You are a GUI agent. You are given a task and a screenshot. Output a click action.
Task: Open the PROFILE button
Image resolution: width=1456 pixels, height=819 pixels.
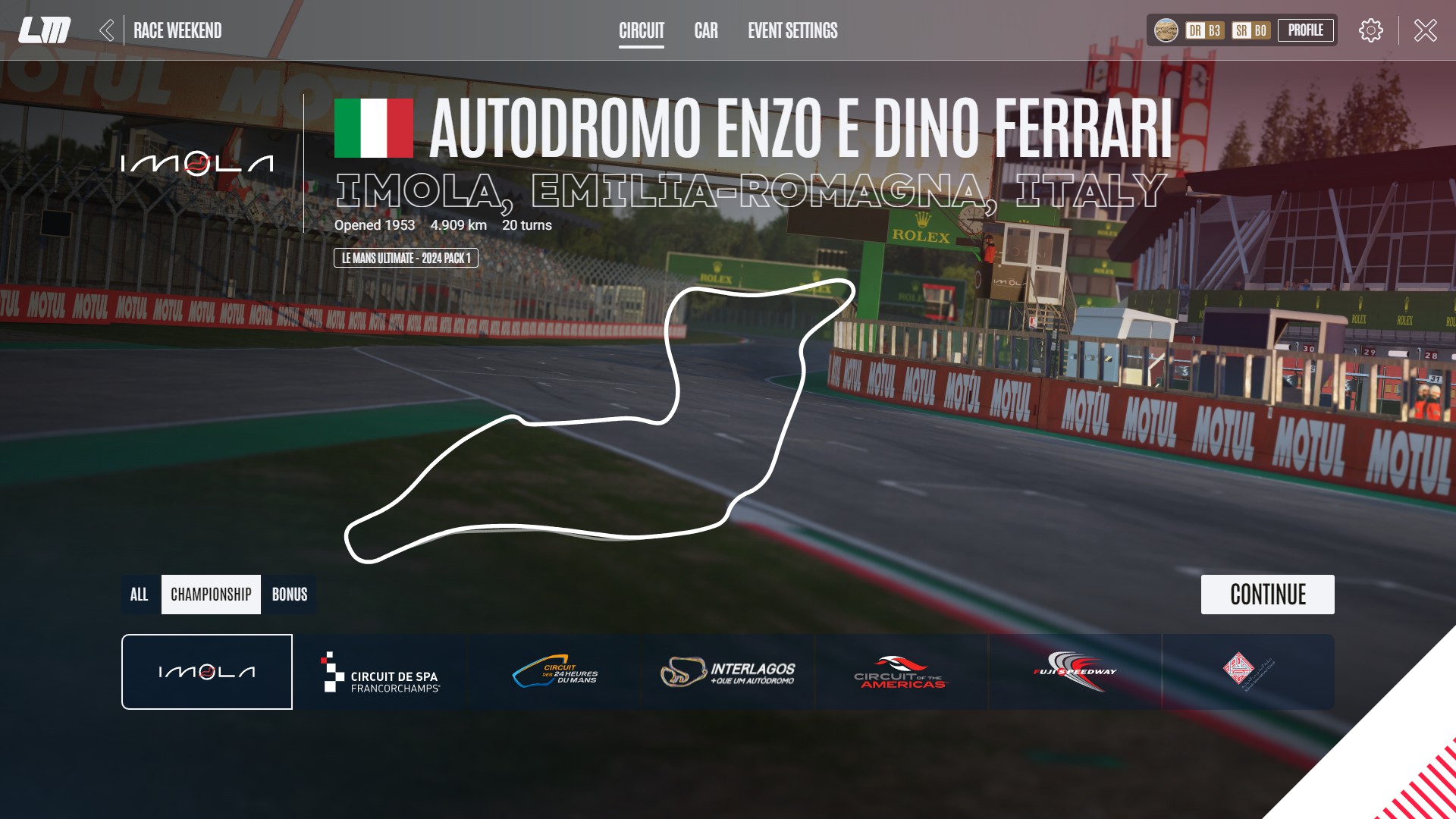tap(1306, 30)
